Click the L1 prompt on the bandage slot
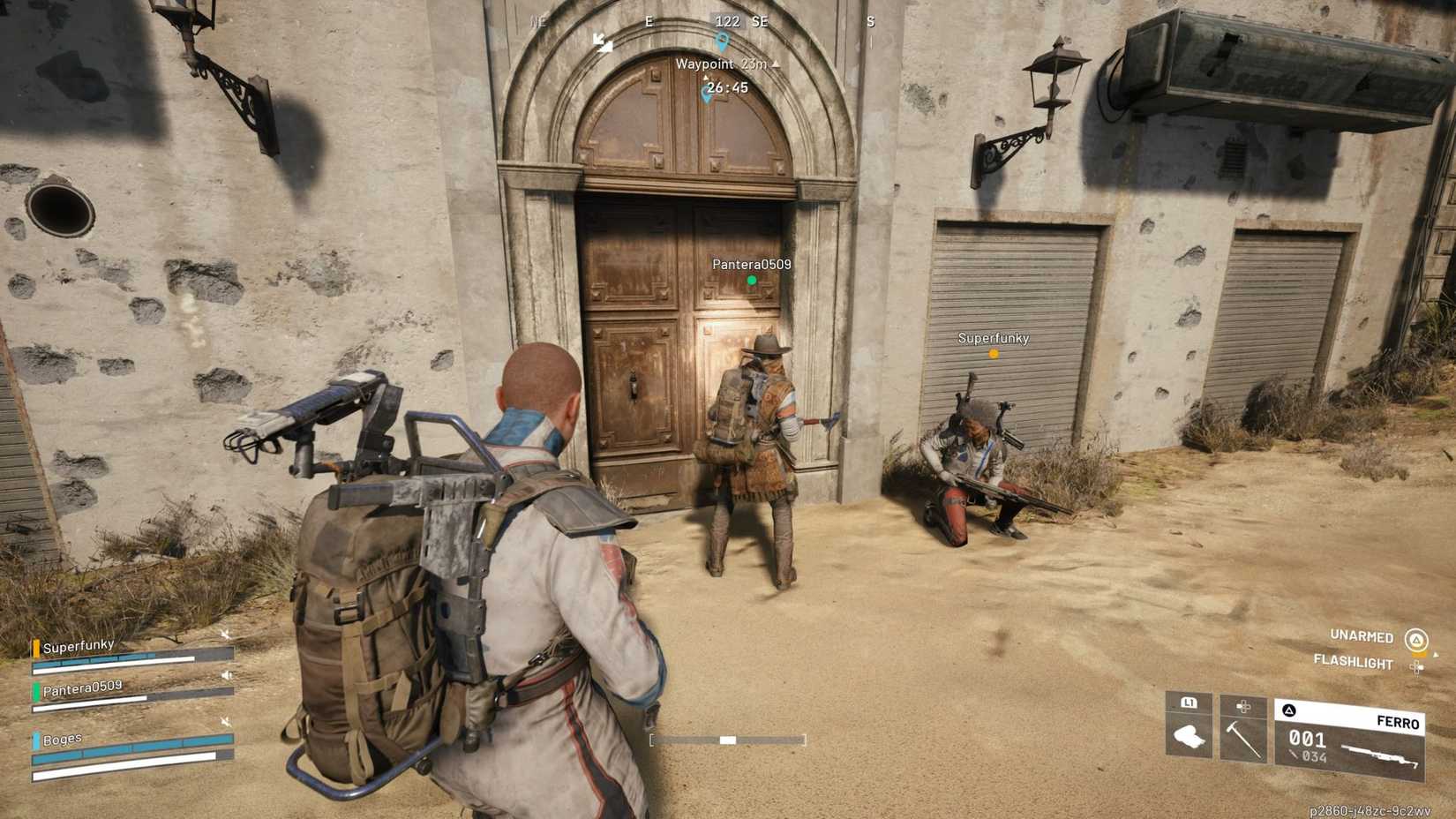Viewport: 1456px width, 819px height. pyautogui.click(x=1190, y=704)
